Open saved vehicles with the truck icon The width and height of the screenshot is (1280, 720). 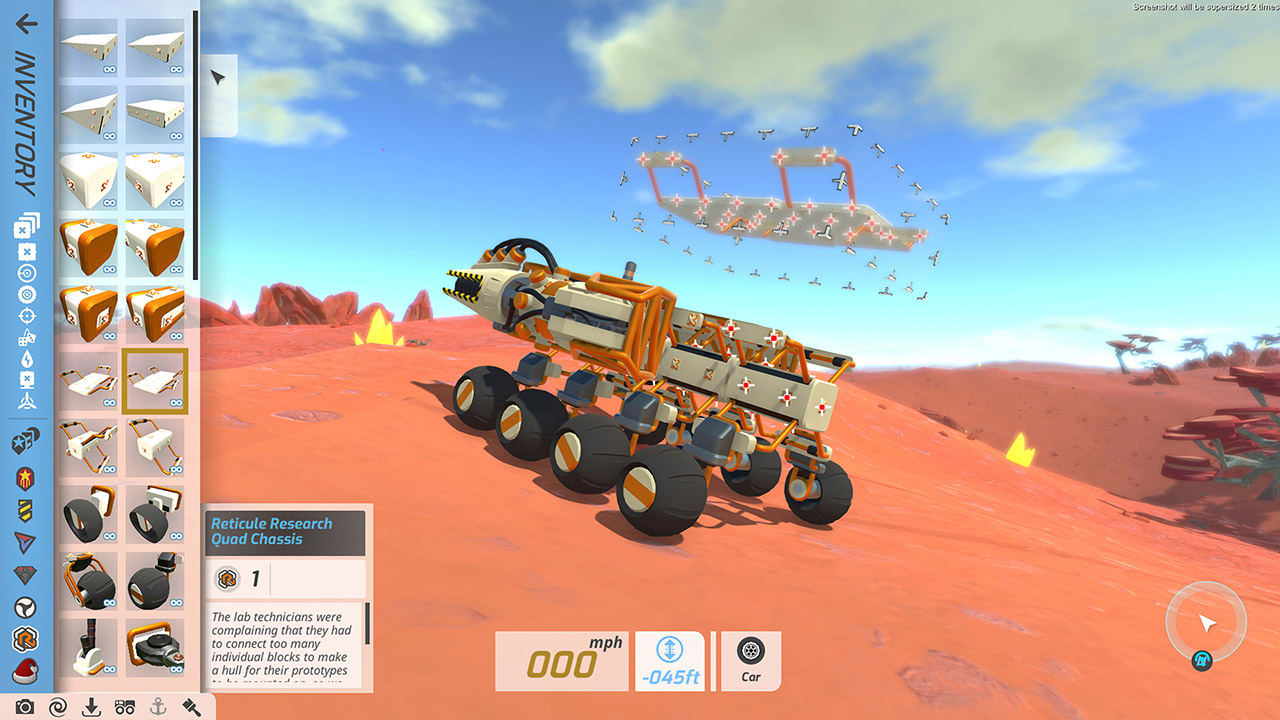125,706
